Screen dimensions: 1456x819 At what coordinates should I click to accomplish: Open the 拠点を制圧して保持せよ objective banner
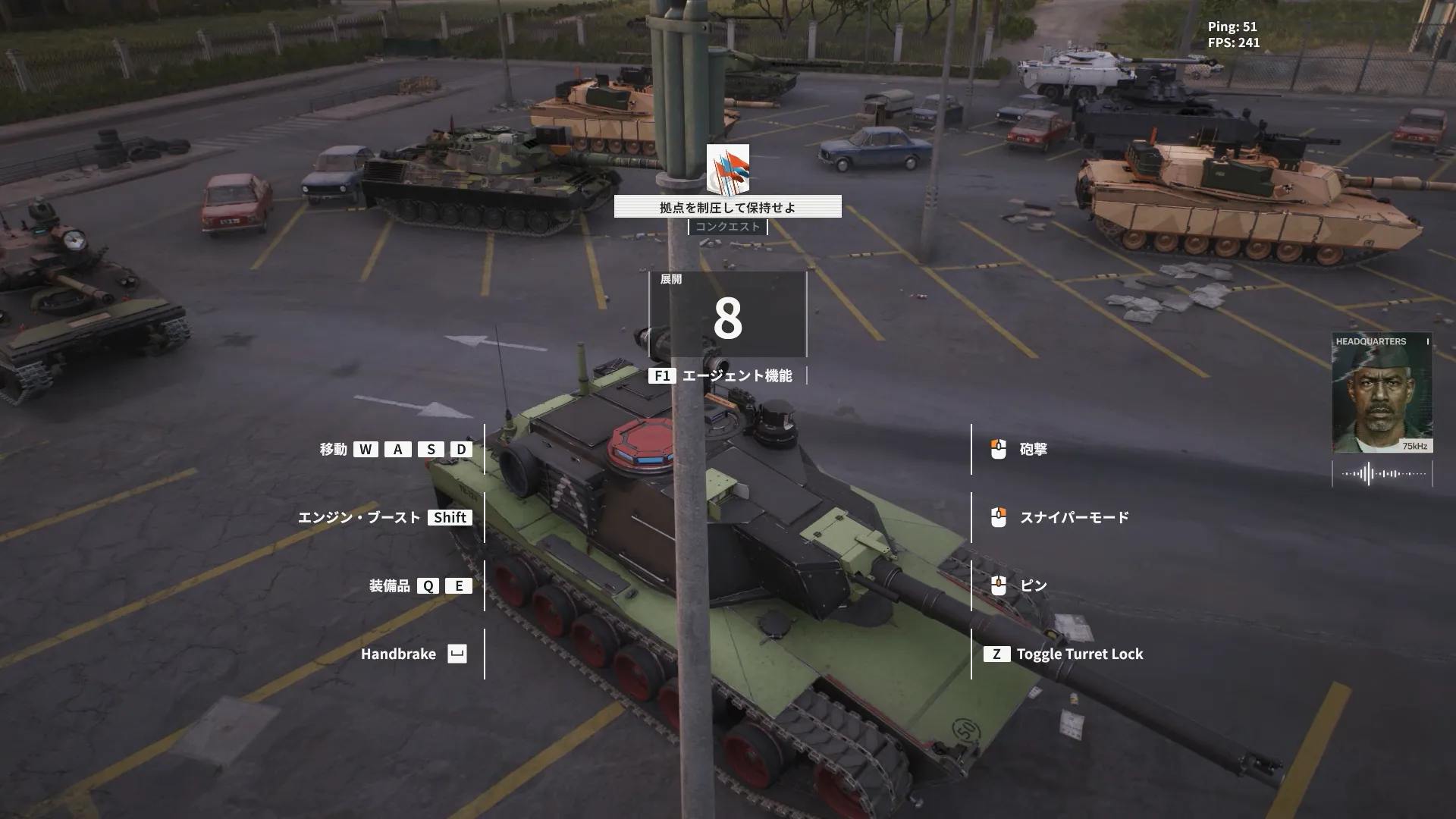coord(727,207)
